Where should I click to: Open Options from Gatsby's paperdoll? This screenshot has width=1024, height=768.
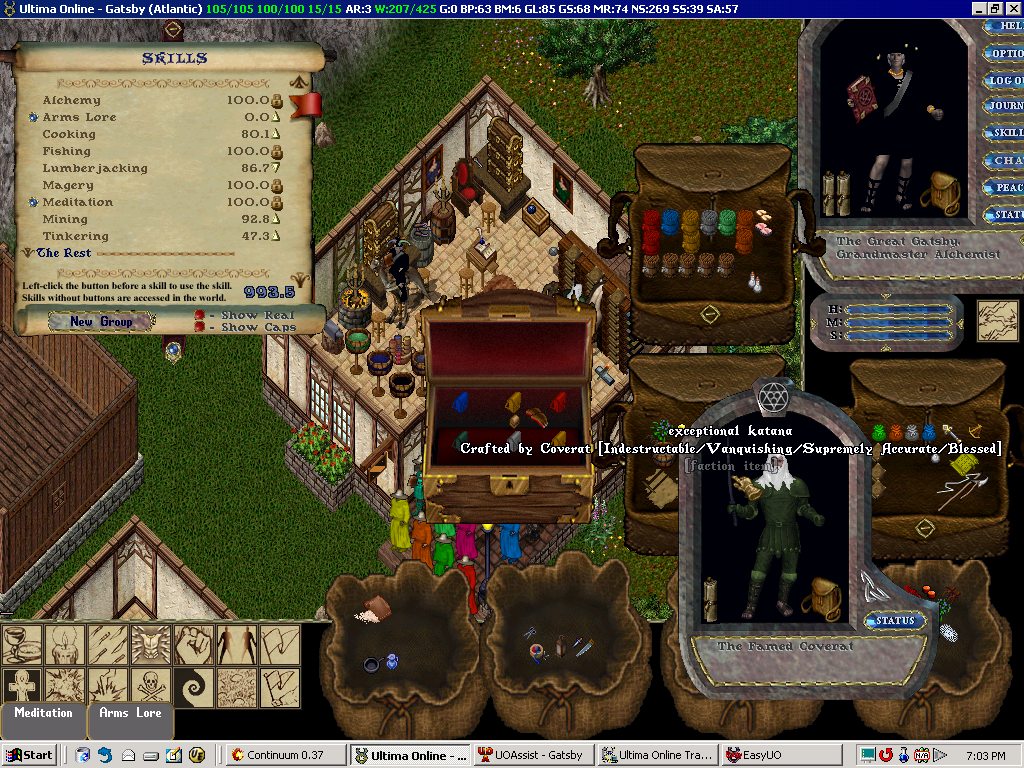click(1003, 54)
